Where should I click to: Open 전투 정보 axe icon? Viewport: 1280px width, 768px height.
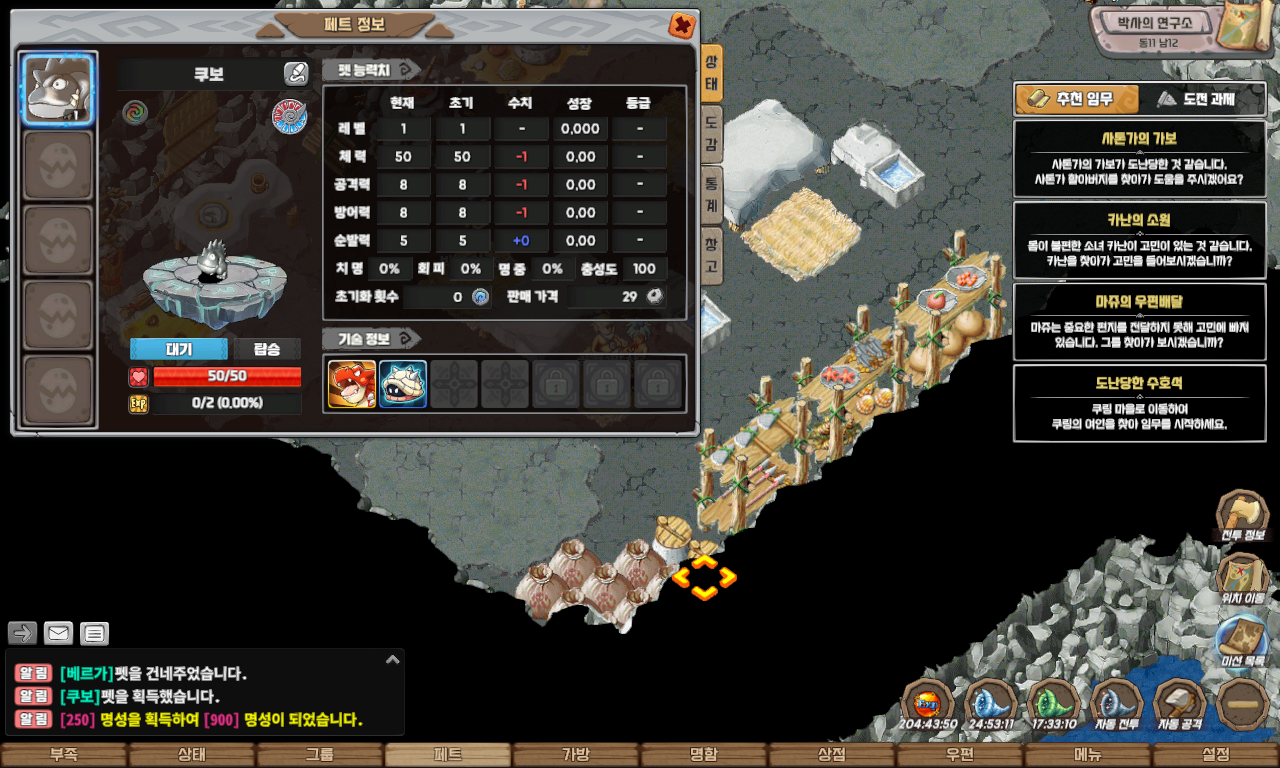tap(1243, 516)
